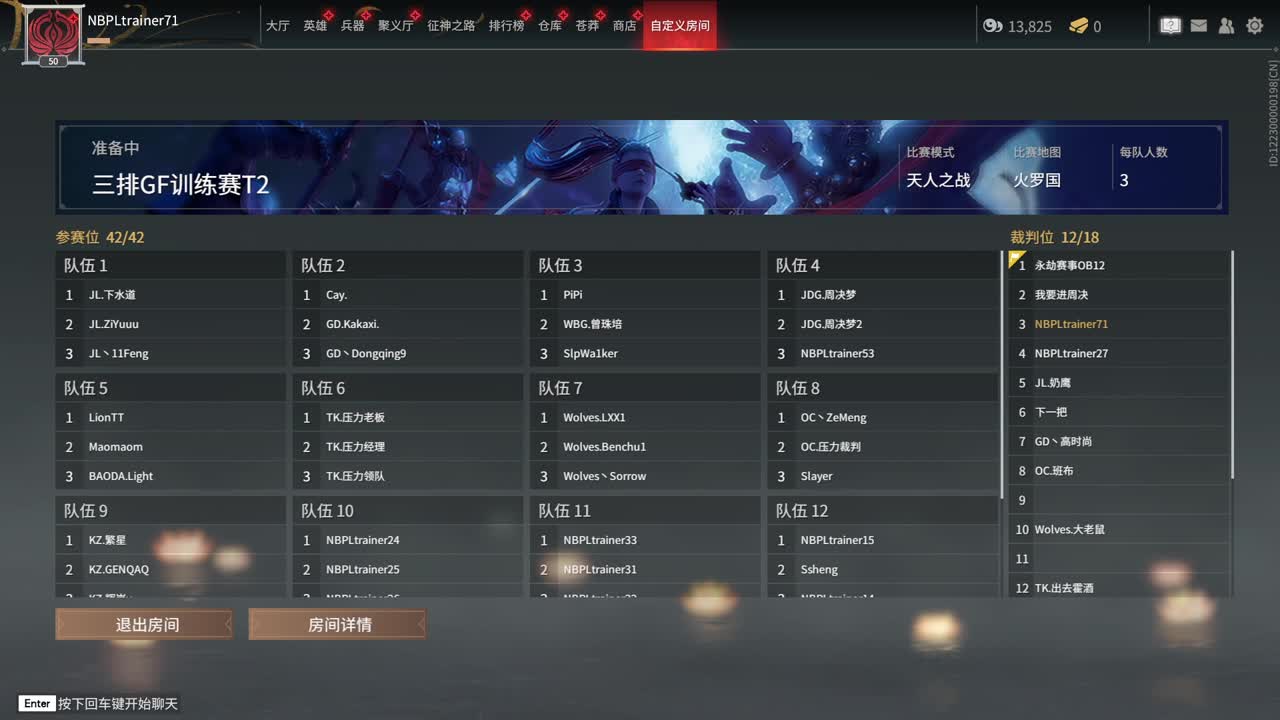This screenshot has height=720, width=1280.
Task: Click the 房间详情 room details button
Action: 336,623
